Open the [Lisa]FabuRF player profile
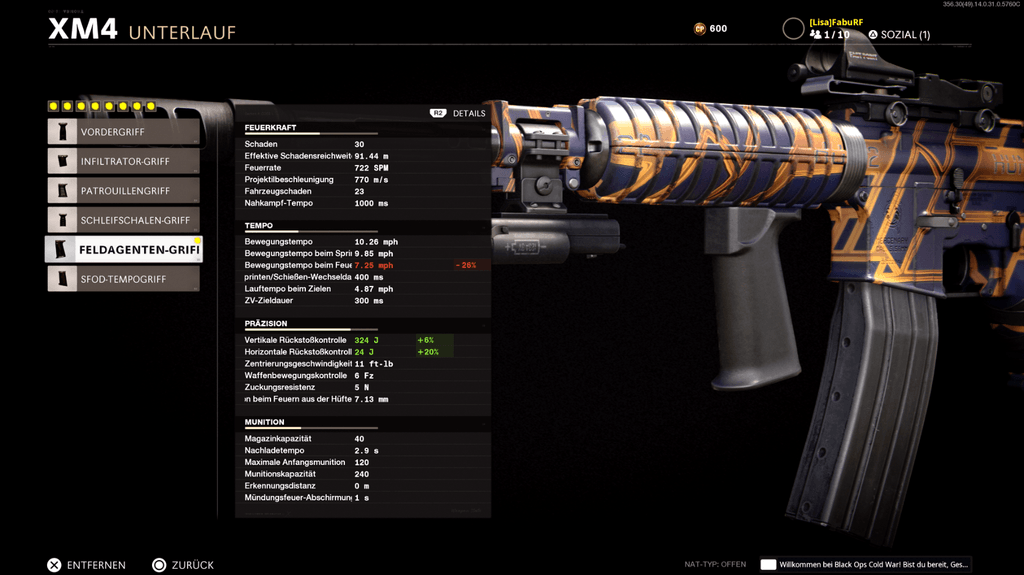Viewport: 1024px width, 575px height. 835,22
